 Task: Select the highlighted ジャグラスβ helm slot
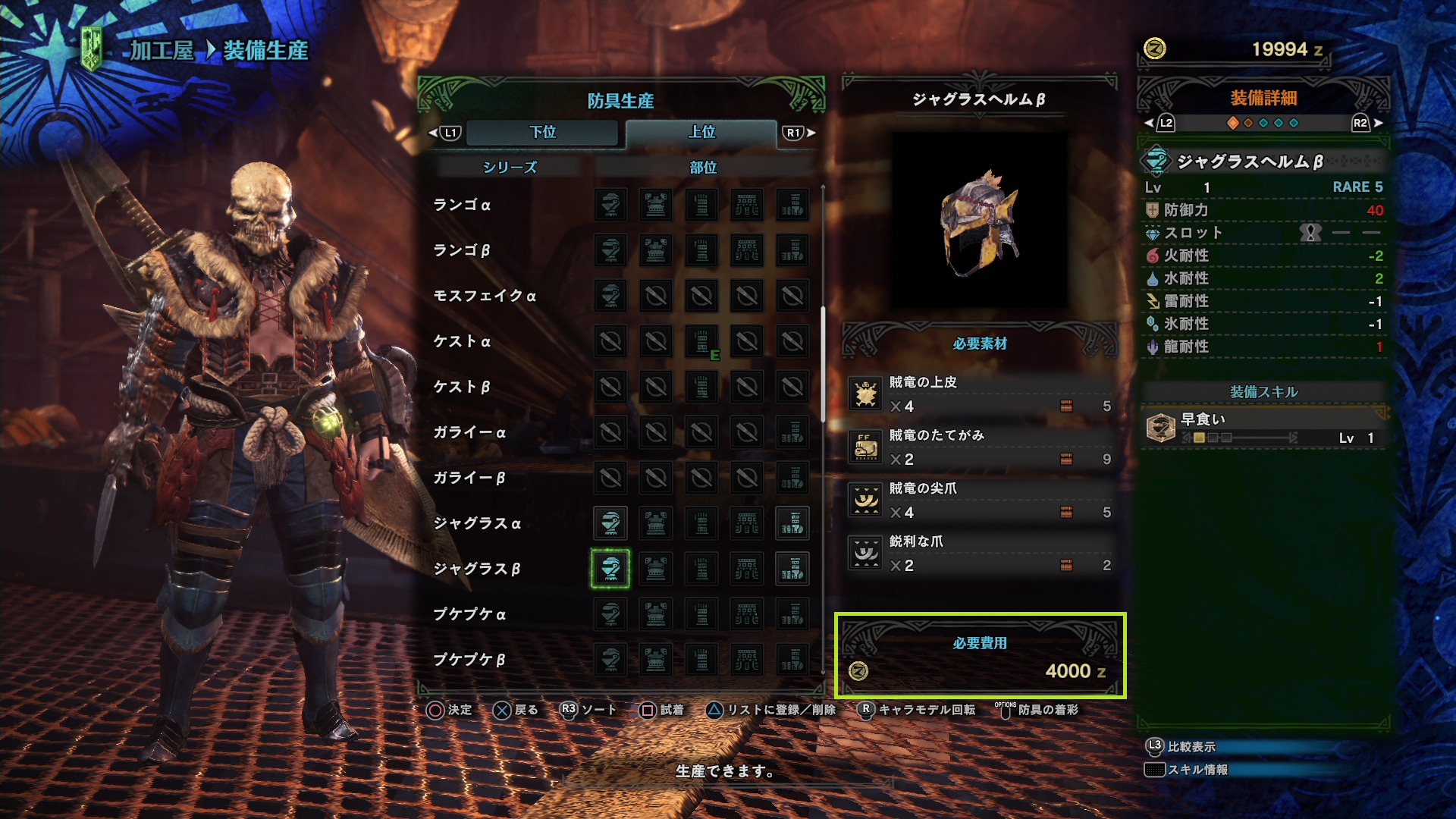click(x=610, y=569)
